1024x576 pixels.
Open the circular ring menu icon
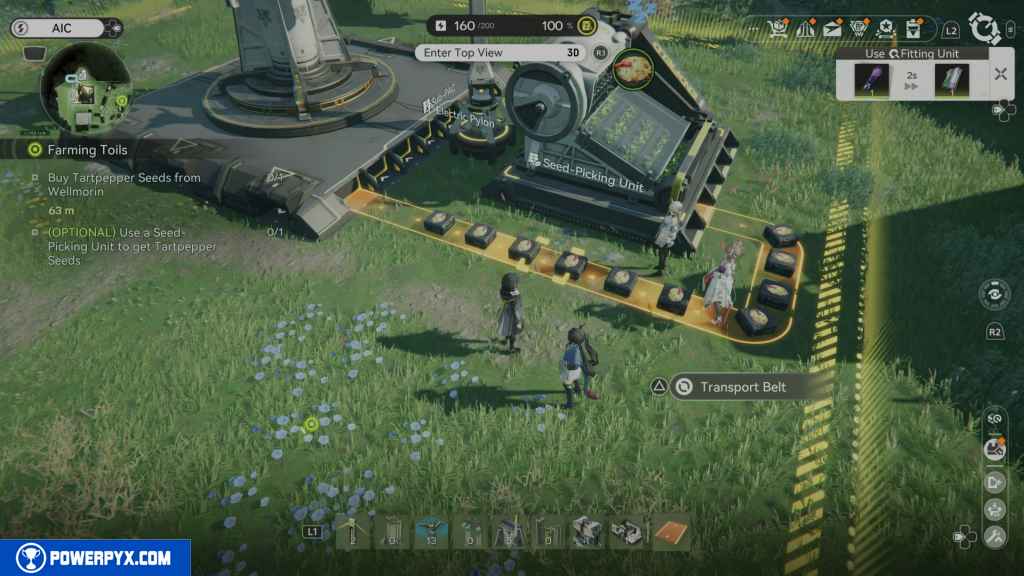985,28
